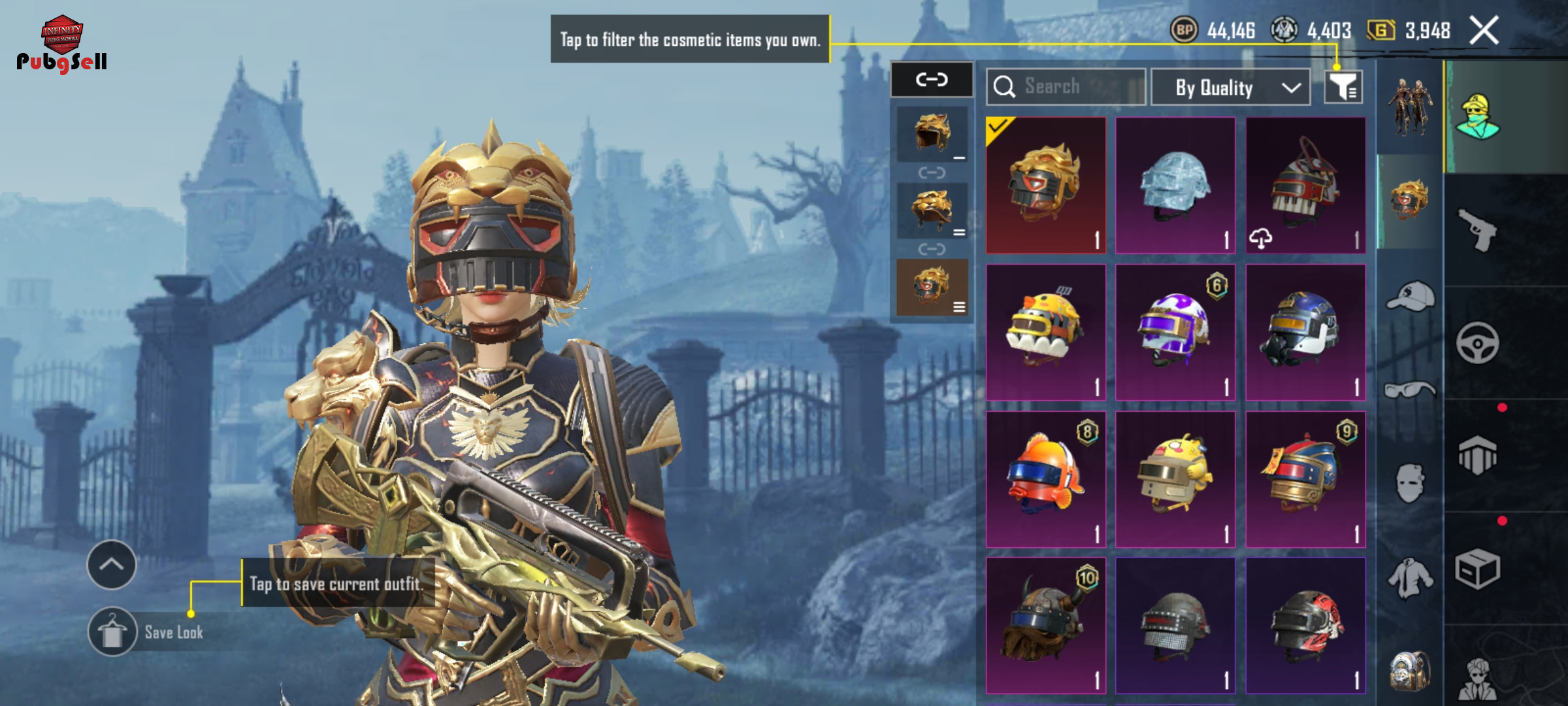Open the By Quality sort dropdown
This screenshot has height=706, width=1568.
(1230, 88)
